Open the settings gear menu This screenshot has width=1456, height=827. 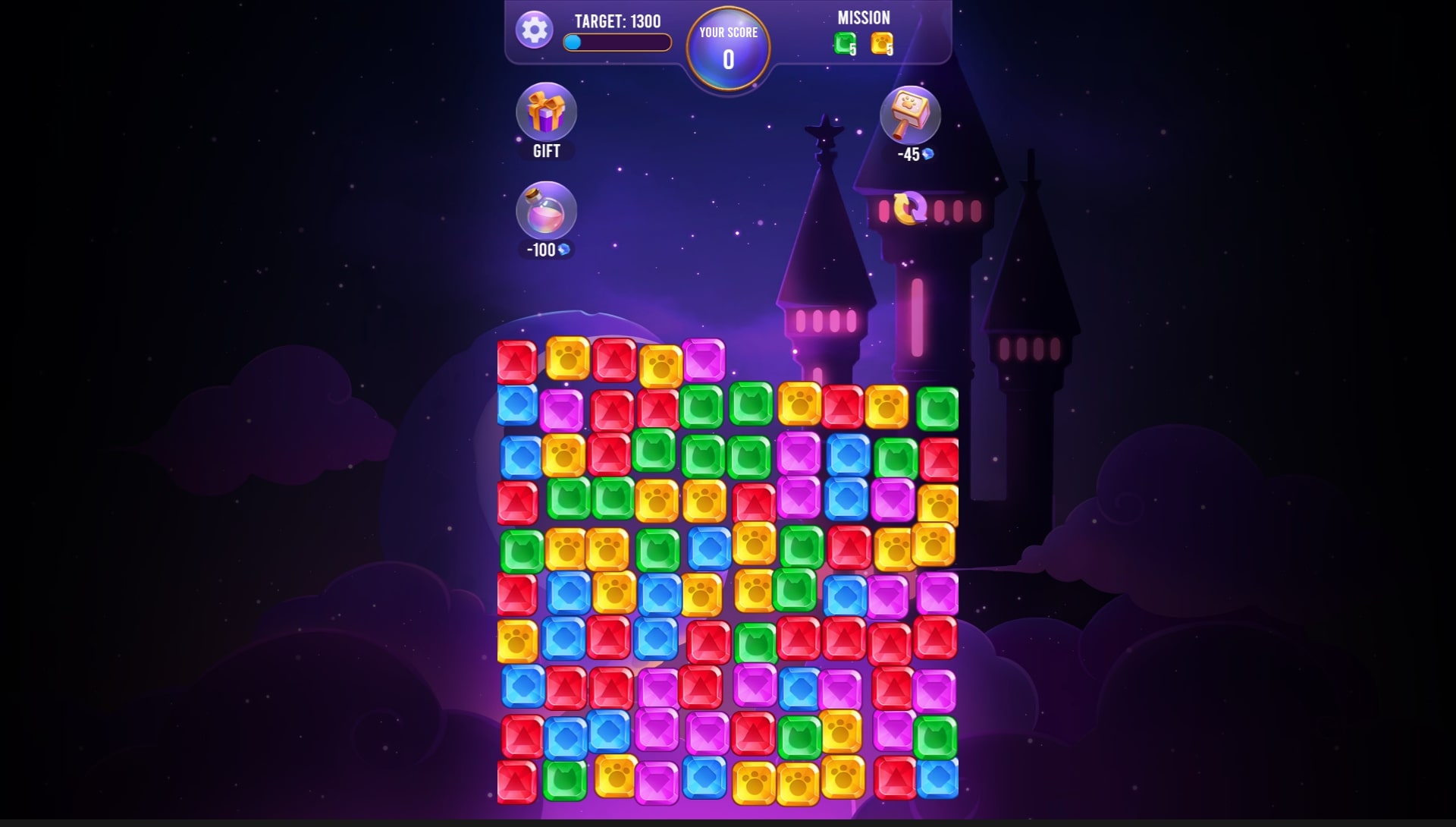tap(535, 30)
